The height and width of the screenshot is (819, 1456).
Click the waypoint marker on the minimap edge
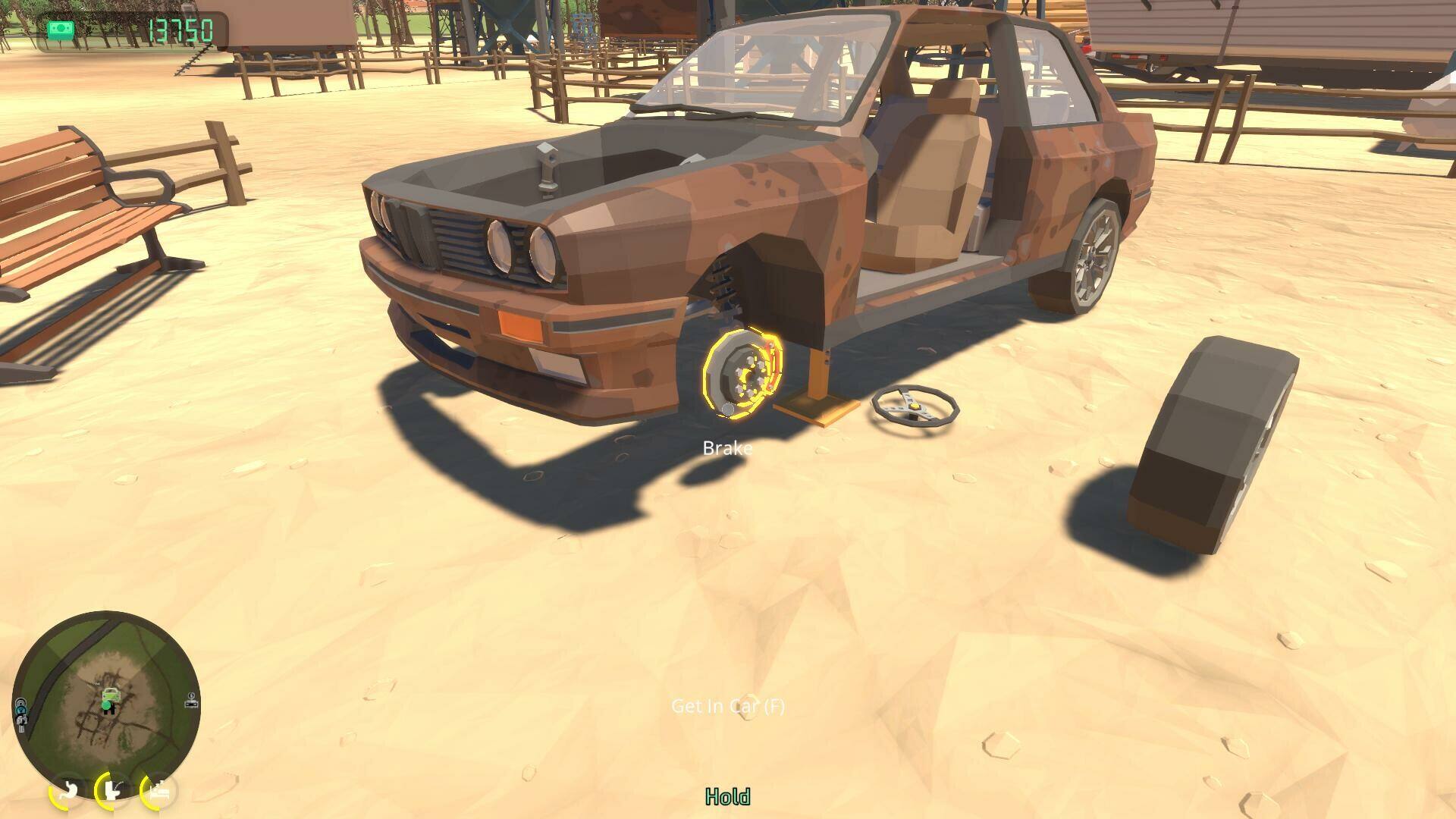191,701
